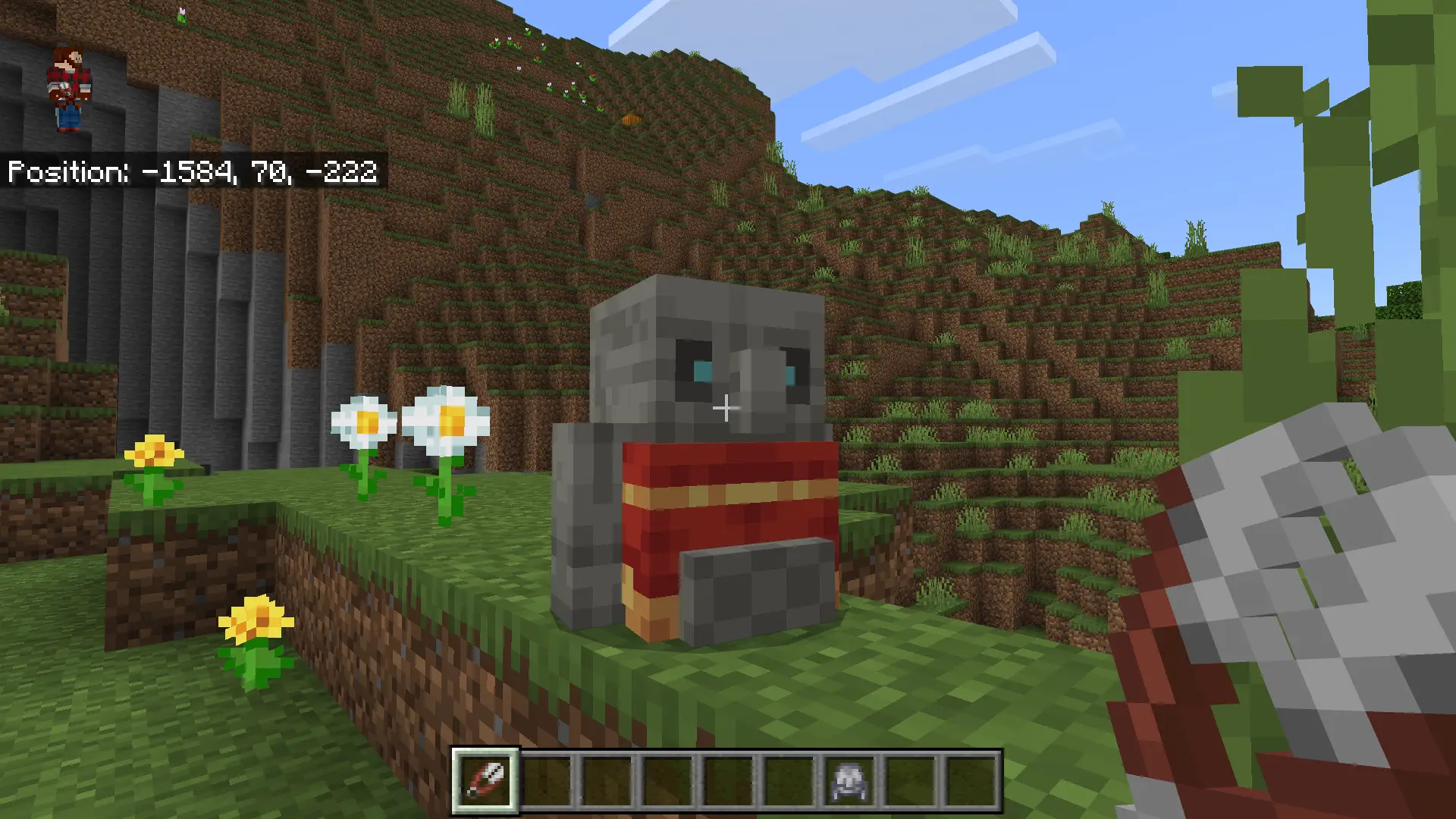Select the shears hotbar slot
The height and width of the screenshot is (819, 1456).
(485, 781)
